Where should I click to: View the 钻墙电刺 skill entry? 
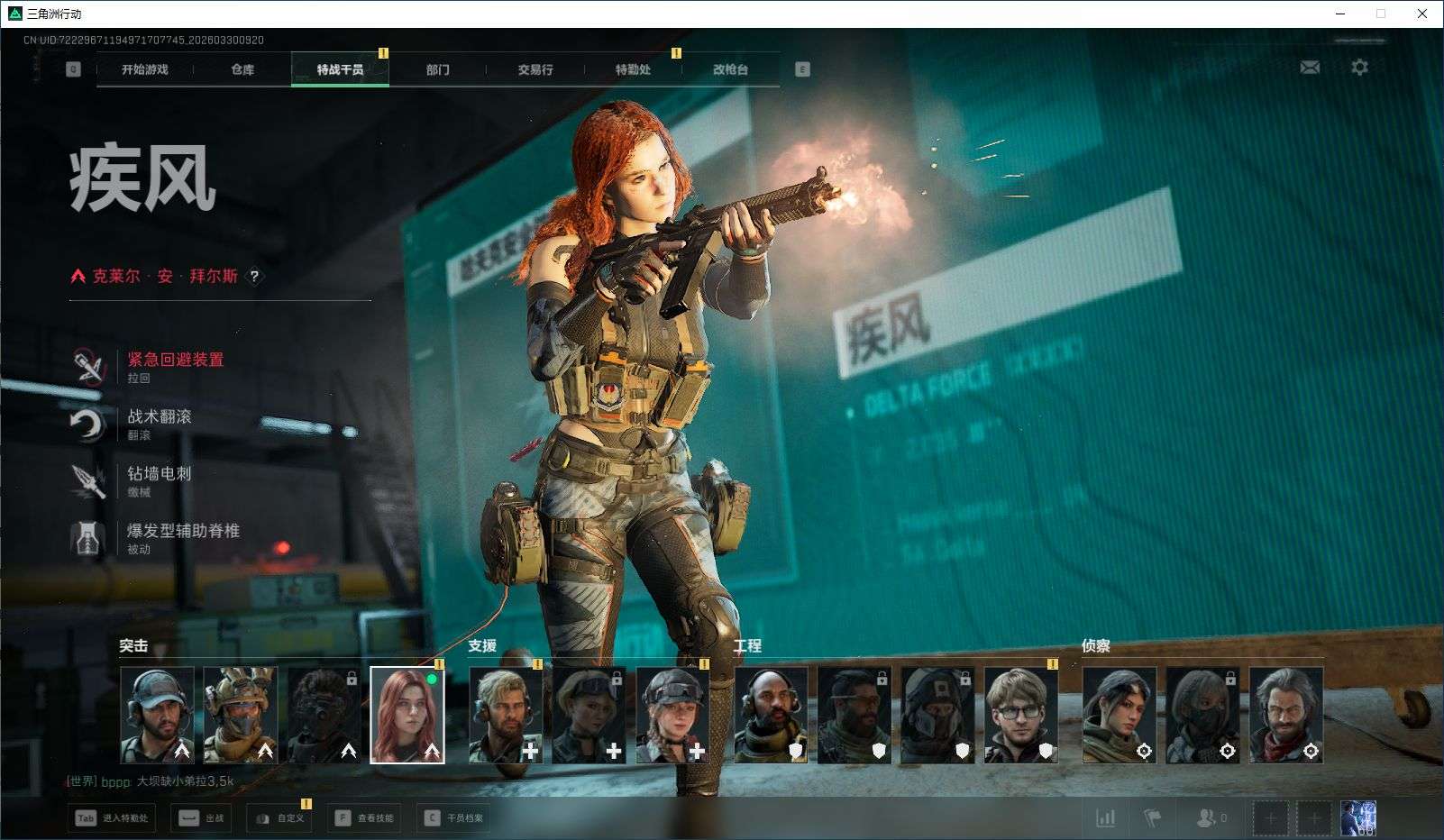click(159, 474)
